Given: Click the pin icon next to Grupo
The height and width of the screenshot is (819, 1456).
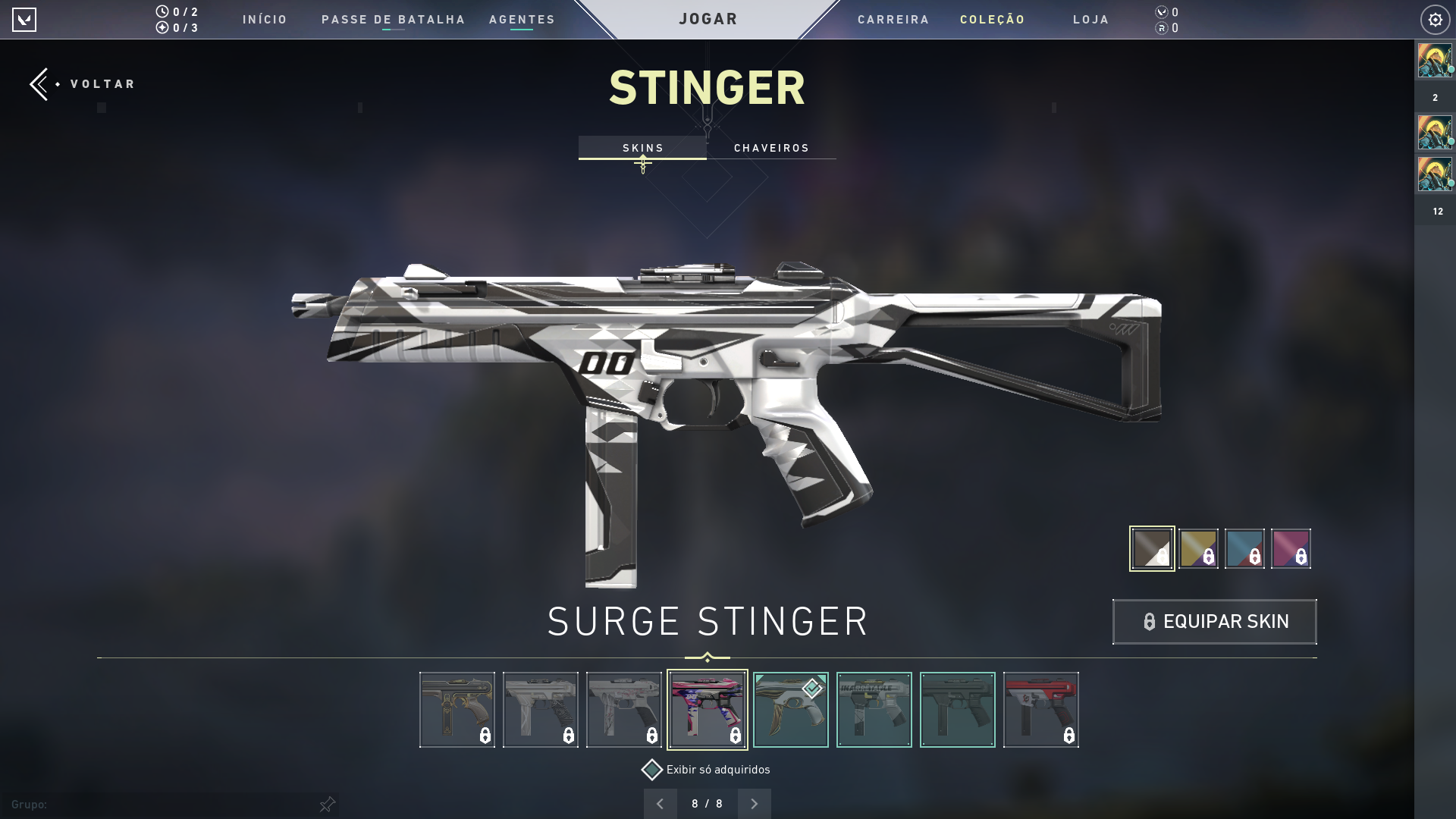Looking at the screenshot, I should click(x=328, y=804).
